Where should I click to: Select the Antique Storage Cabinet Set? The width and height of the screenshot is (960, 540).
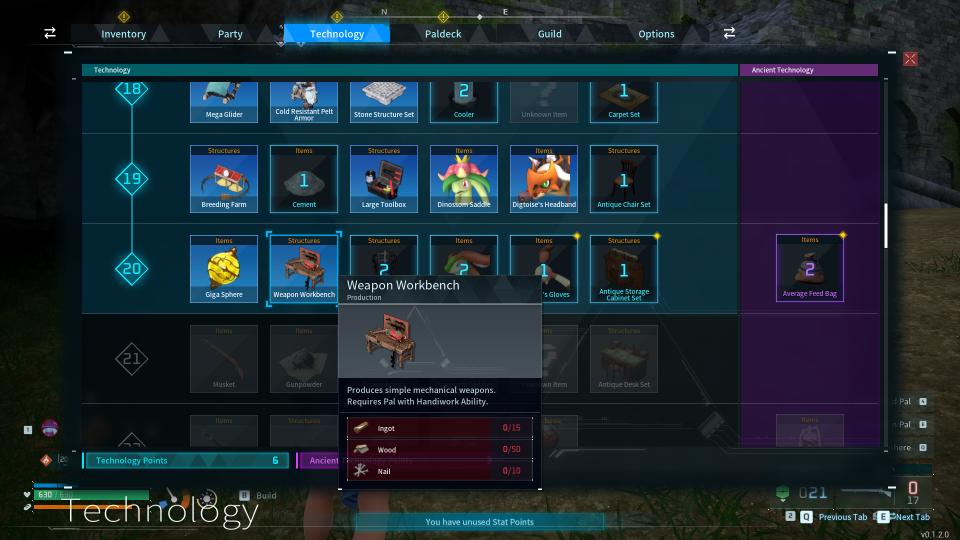click(x=624, y=269)
